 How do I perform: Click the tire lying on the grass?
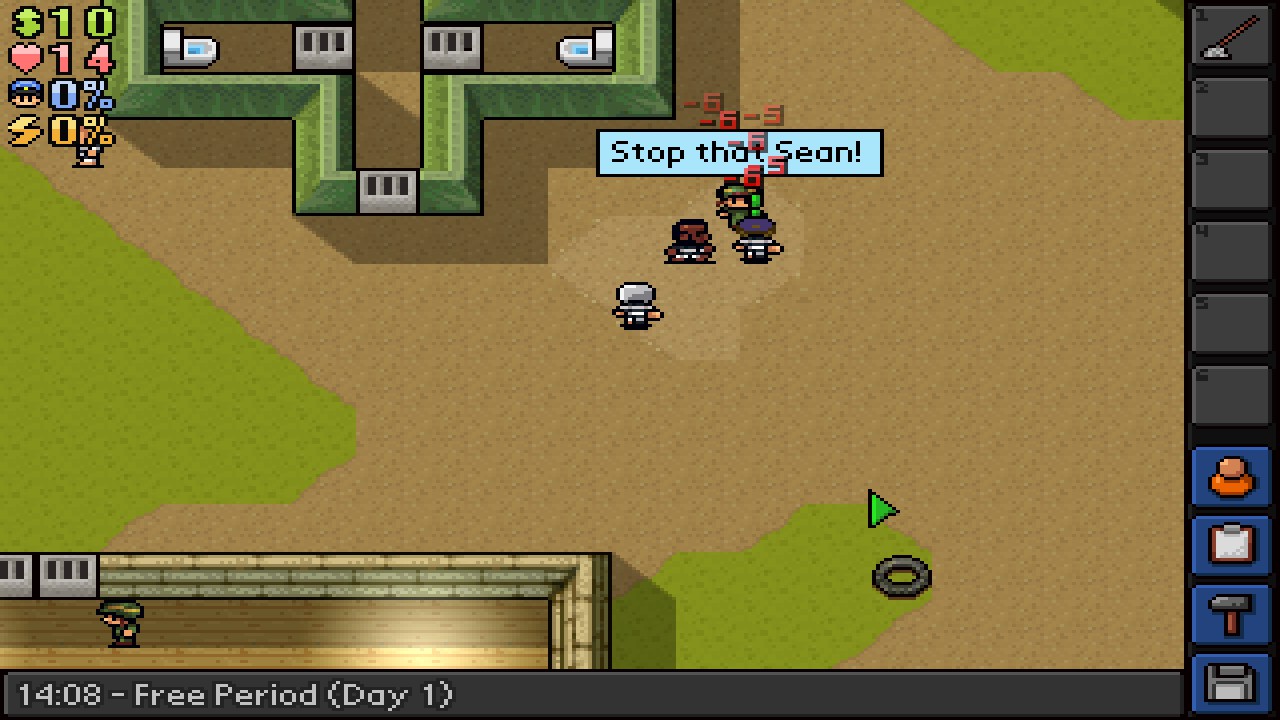(x=899, y=575)
